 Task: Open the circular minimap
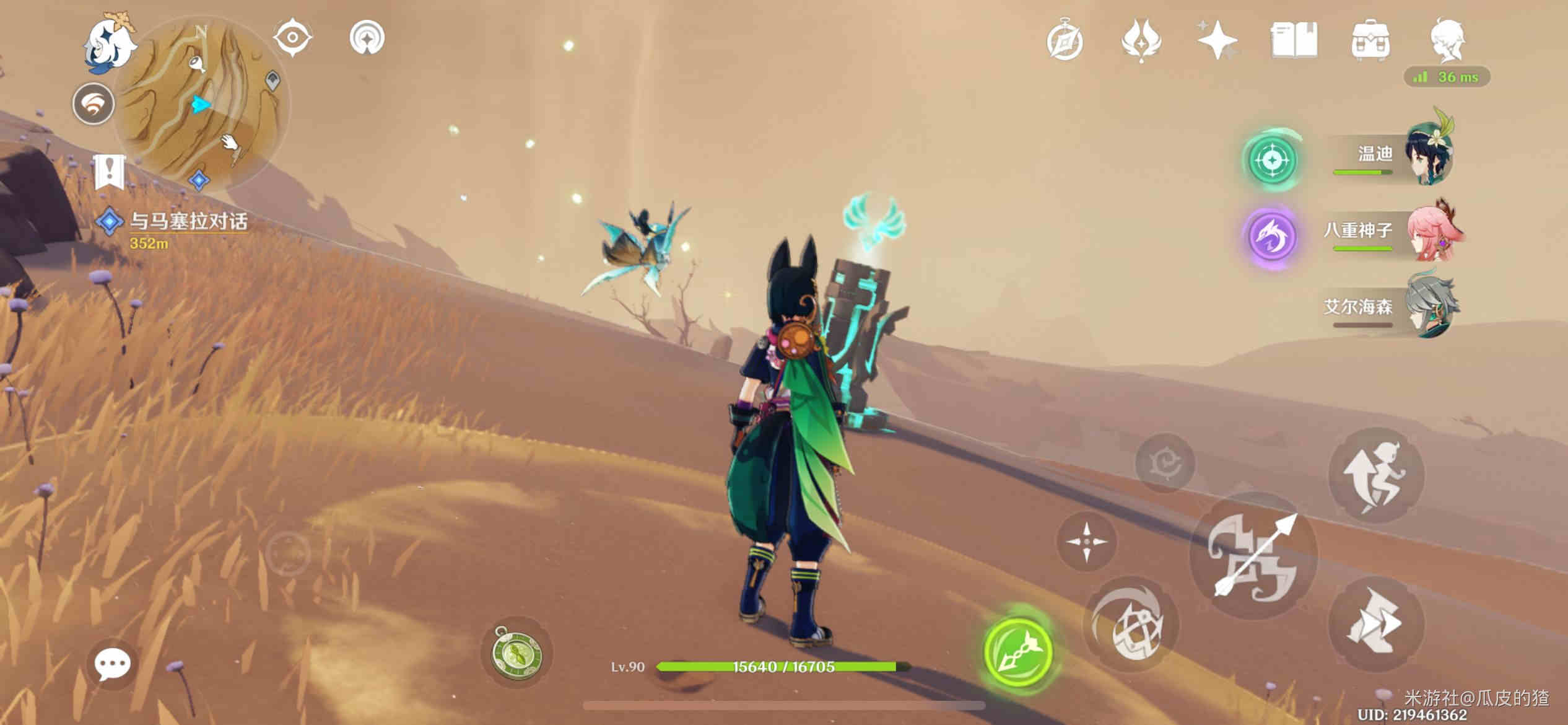coord(201,103)
